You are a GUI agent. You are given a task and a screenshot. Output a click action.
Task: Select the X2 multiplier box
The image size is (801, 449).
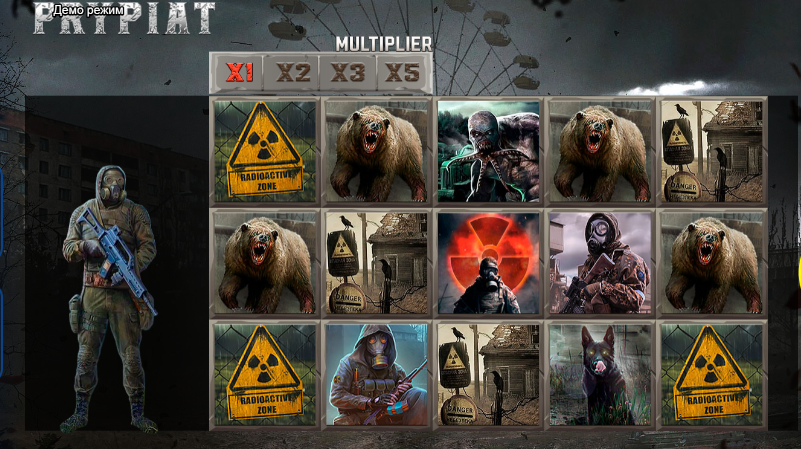click(293, 72)
